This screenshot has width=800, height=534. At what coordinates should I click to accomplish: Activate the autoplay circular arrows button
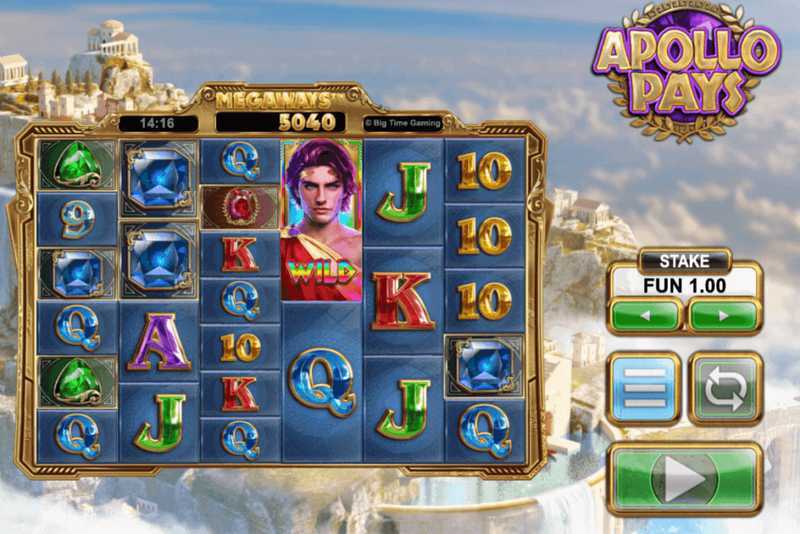point(724,388)
